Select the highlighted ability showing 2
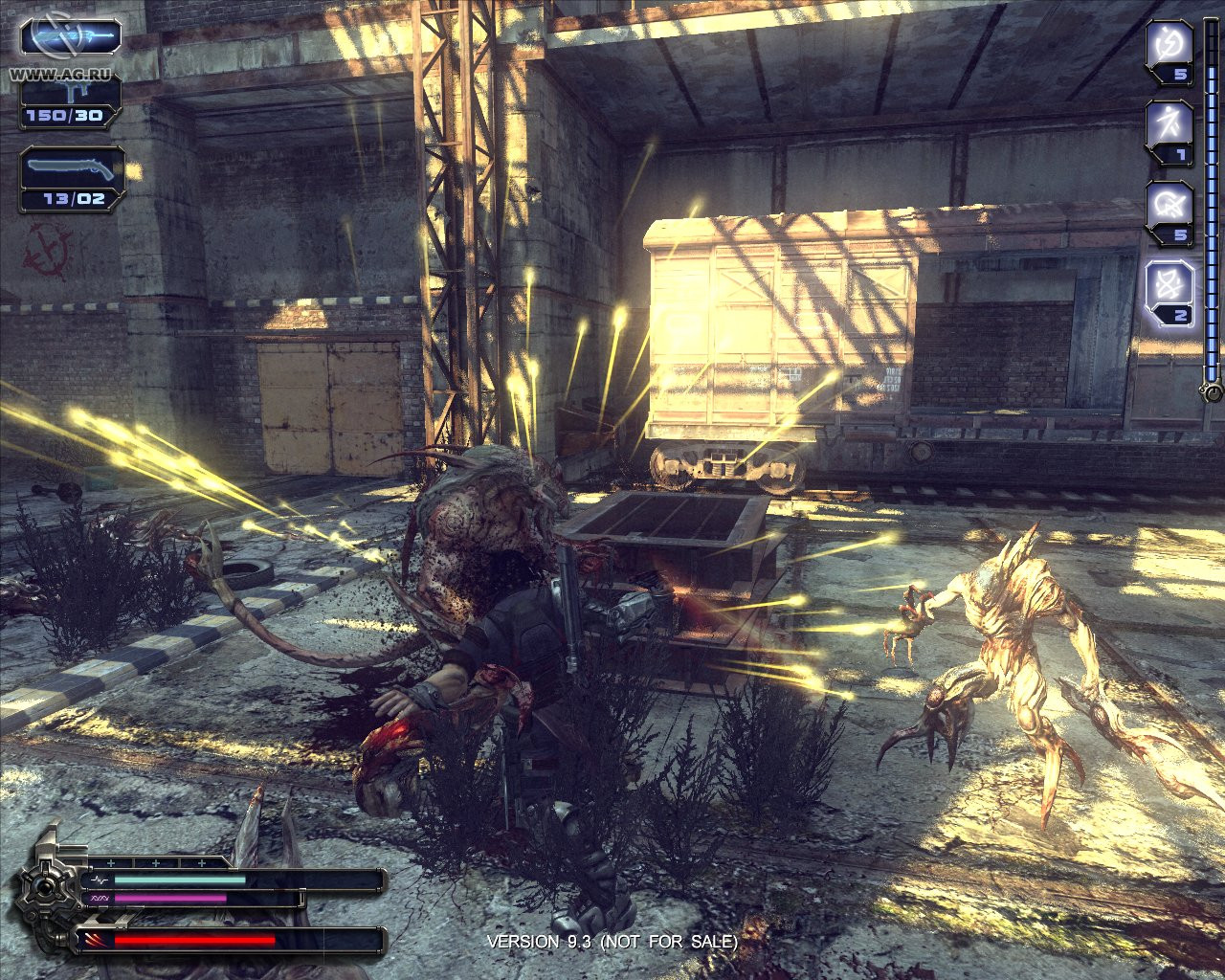Screen dimensions: 1225x980 pyautogui.click(x=1169, y=285)
